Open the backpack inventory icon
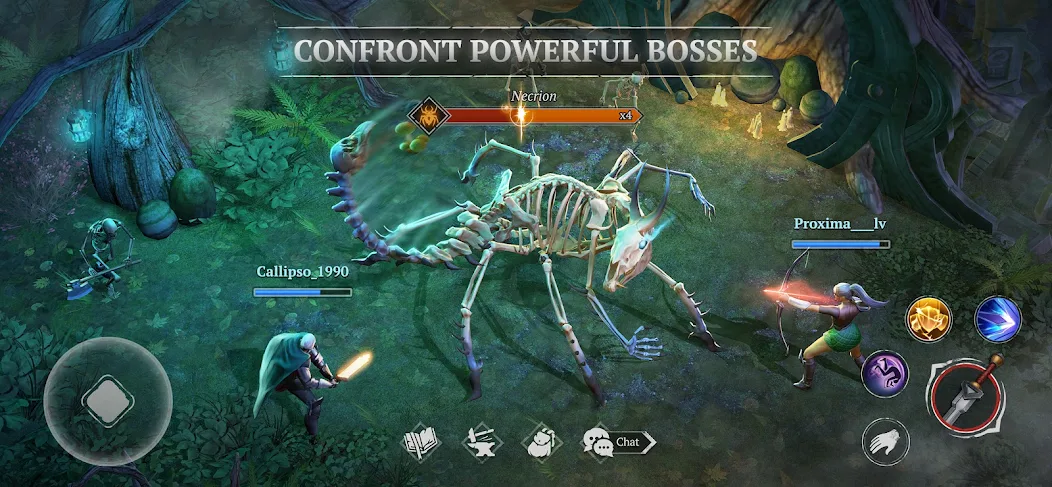 541,441
